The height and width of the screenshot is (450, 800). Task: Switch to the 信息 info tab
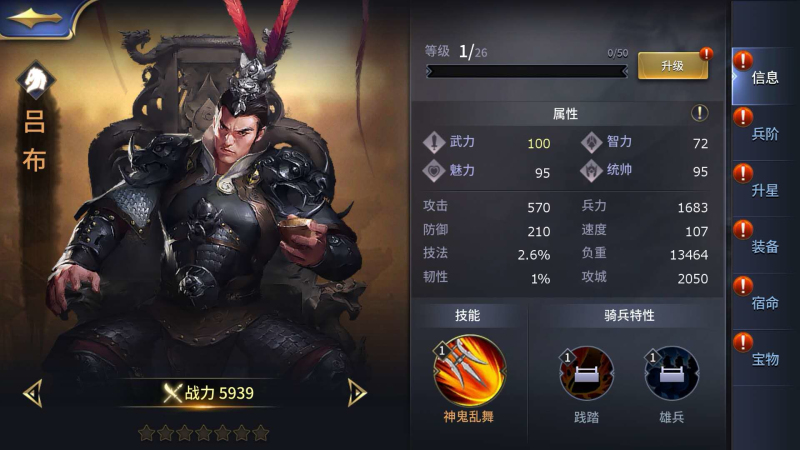click(x=764, y=77)
